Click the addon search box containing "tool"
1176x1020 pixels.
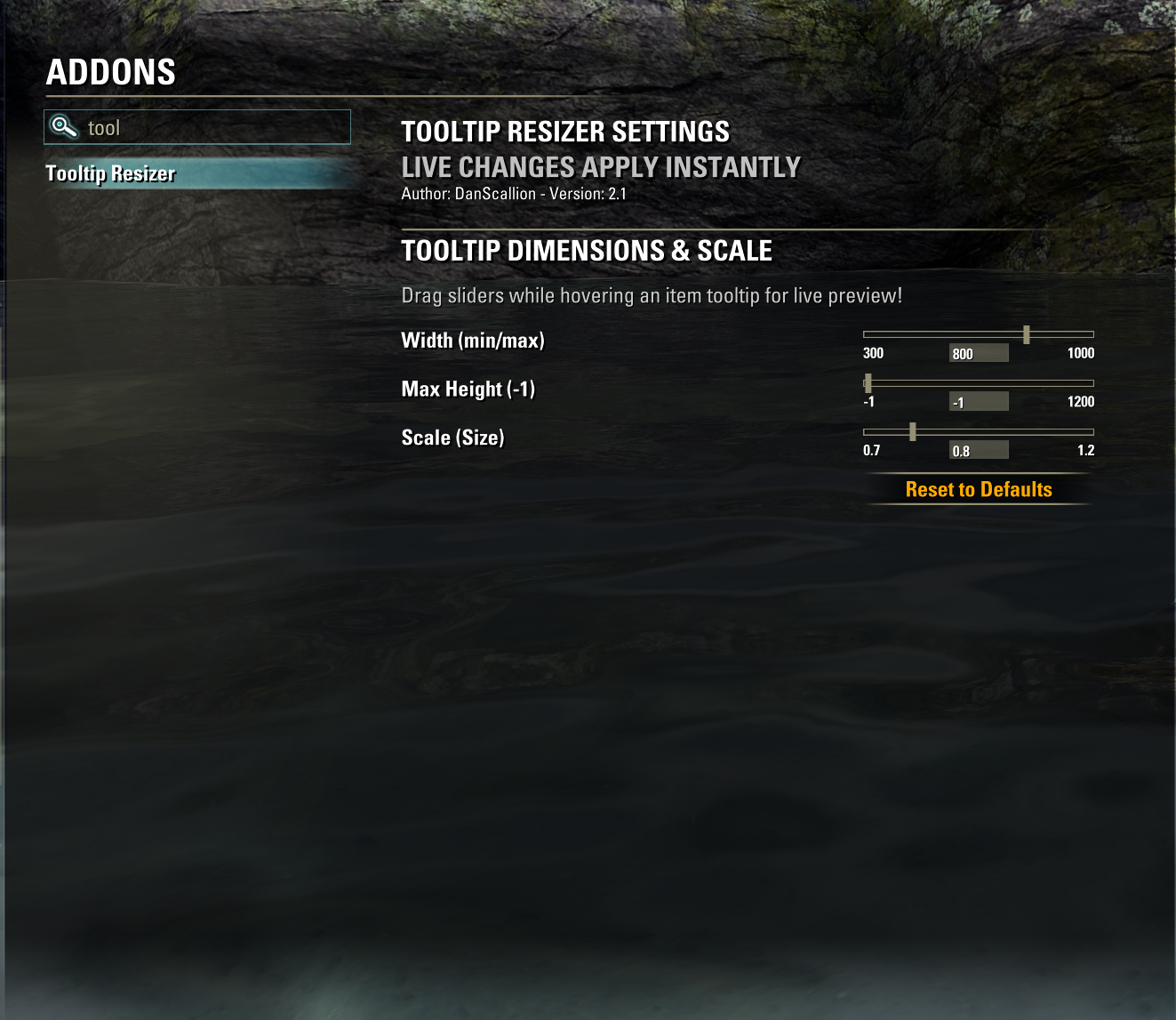[x=213, y=127]
